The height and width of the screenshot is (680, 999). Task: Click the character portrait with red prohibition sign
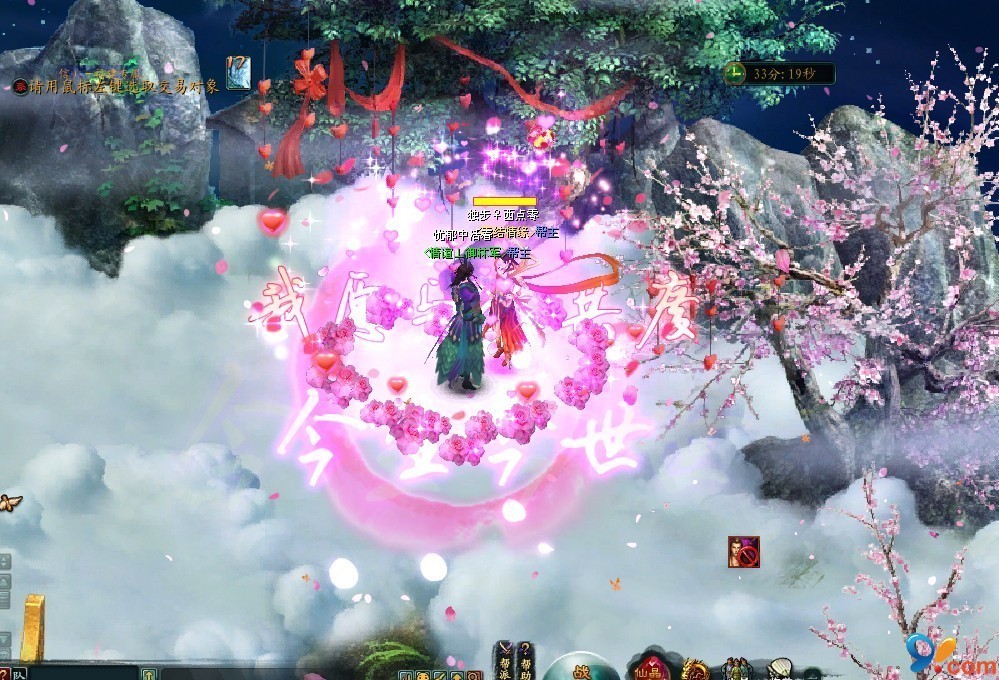743,552
